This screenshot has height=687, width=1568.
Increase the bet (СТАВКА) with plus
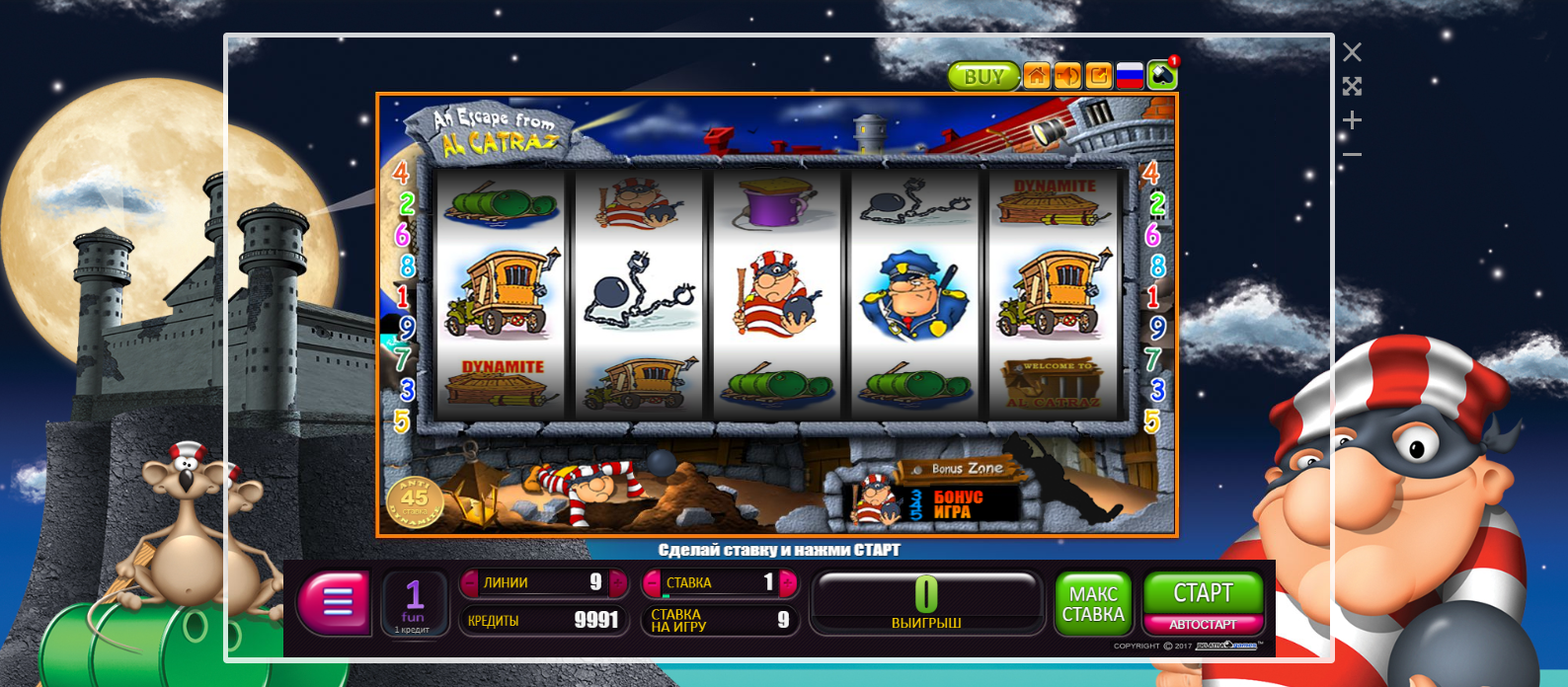[788, 583]
